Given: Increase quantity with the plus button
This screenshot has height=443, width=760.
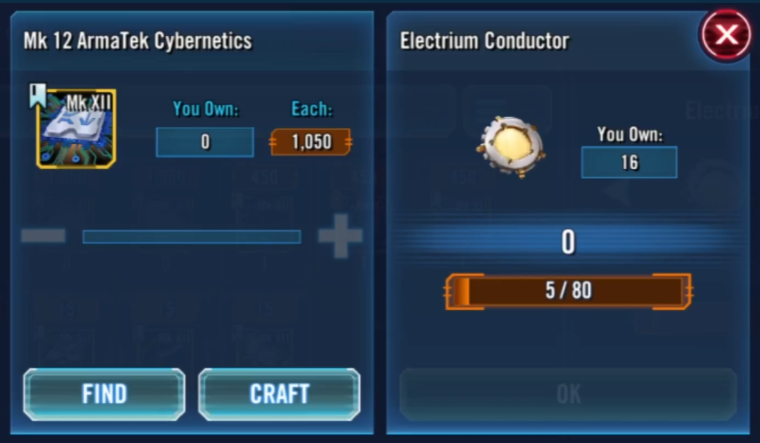Looking at the screenshot, I should [x=339, y=237].
